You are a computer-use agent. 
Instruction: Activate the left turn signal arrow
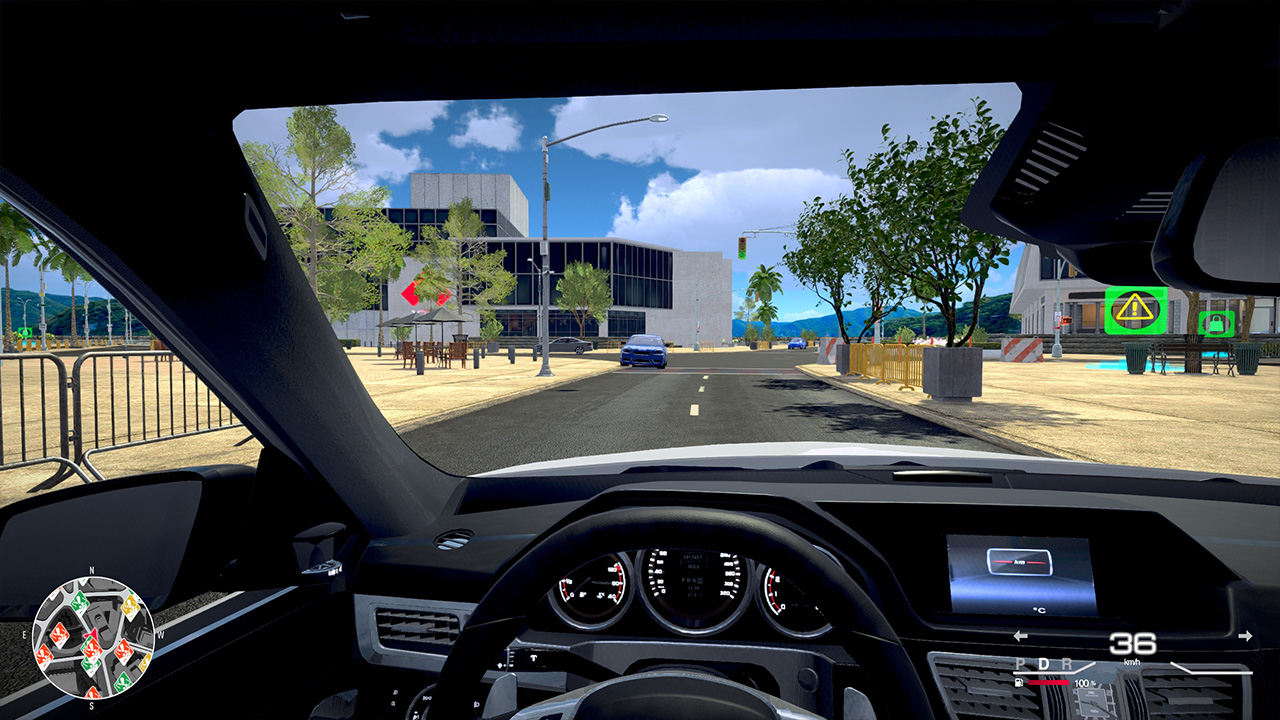coord(1019,634)
